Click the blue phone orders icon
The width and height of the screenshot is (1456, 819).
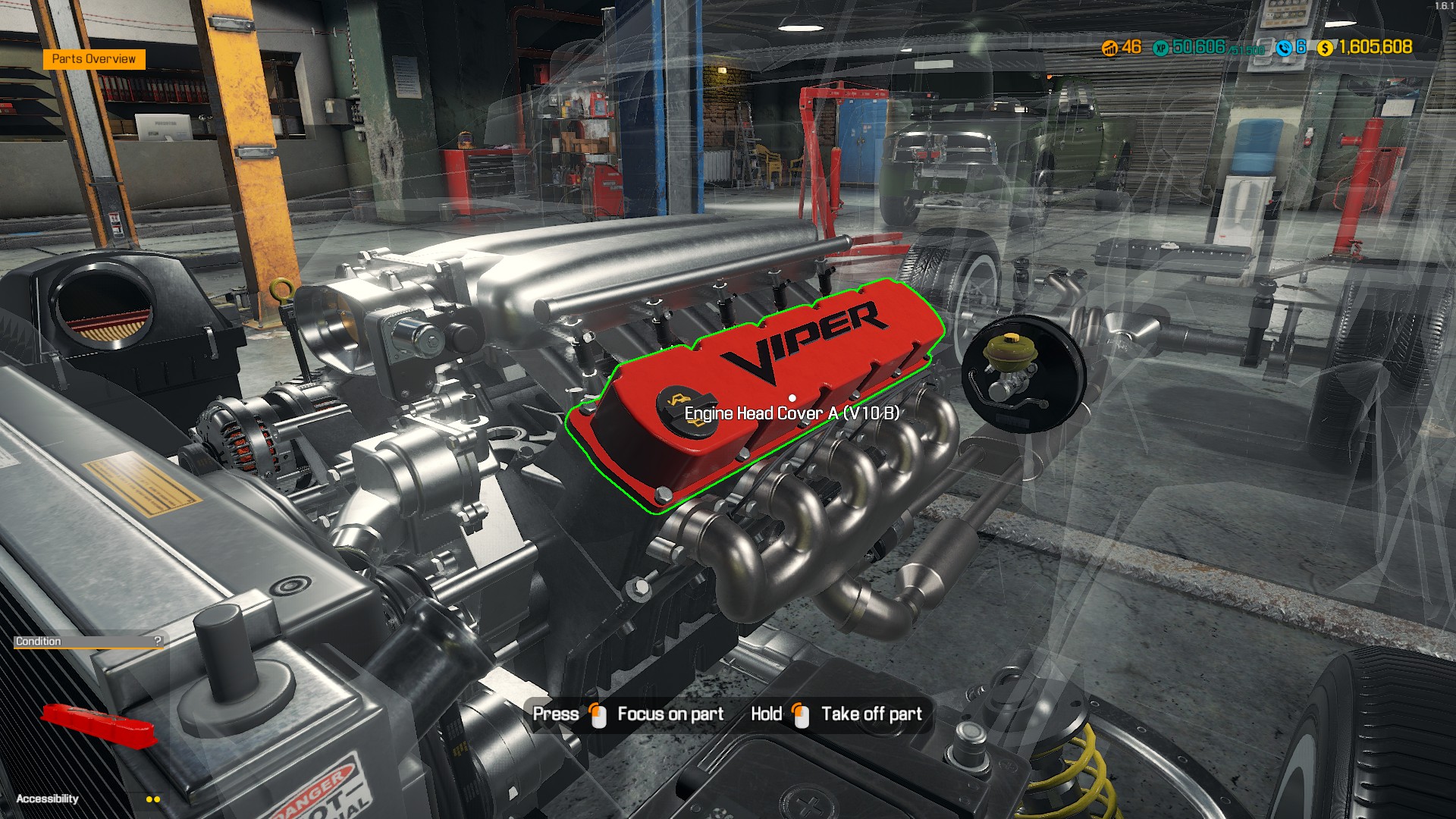[x=1284, y=49]
